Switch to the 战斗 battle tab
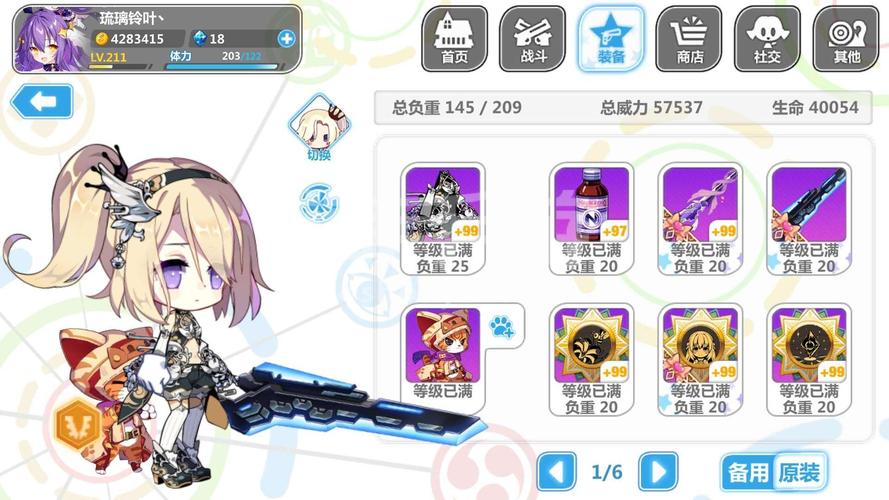The width and height of the screenshot is (889, 500). click(533, 38)
